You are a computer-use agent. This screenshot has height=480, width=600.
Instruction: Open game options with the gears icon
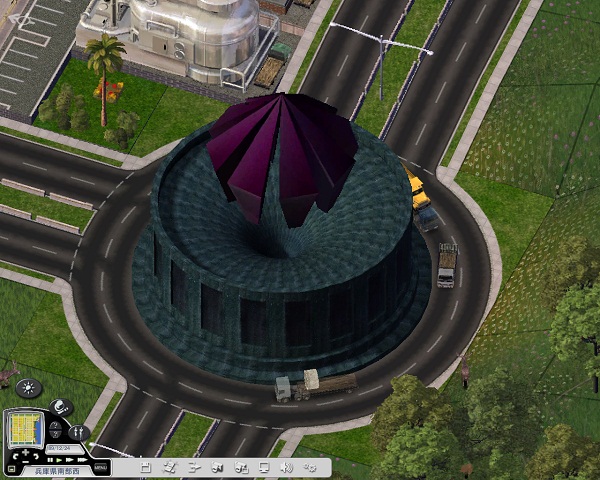[x=310, y=466]
